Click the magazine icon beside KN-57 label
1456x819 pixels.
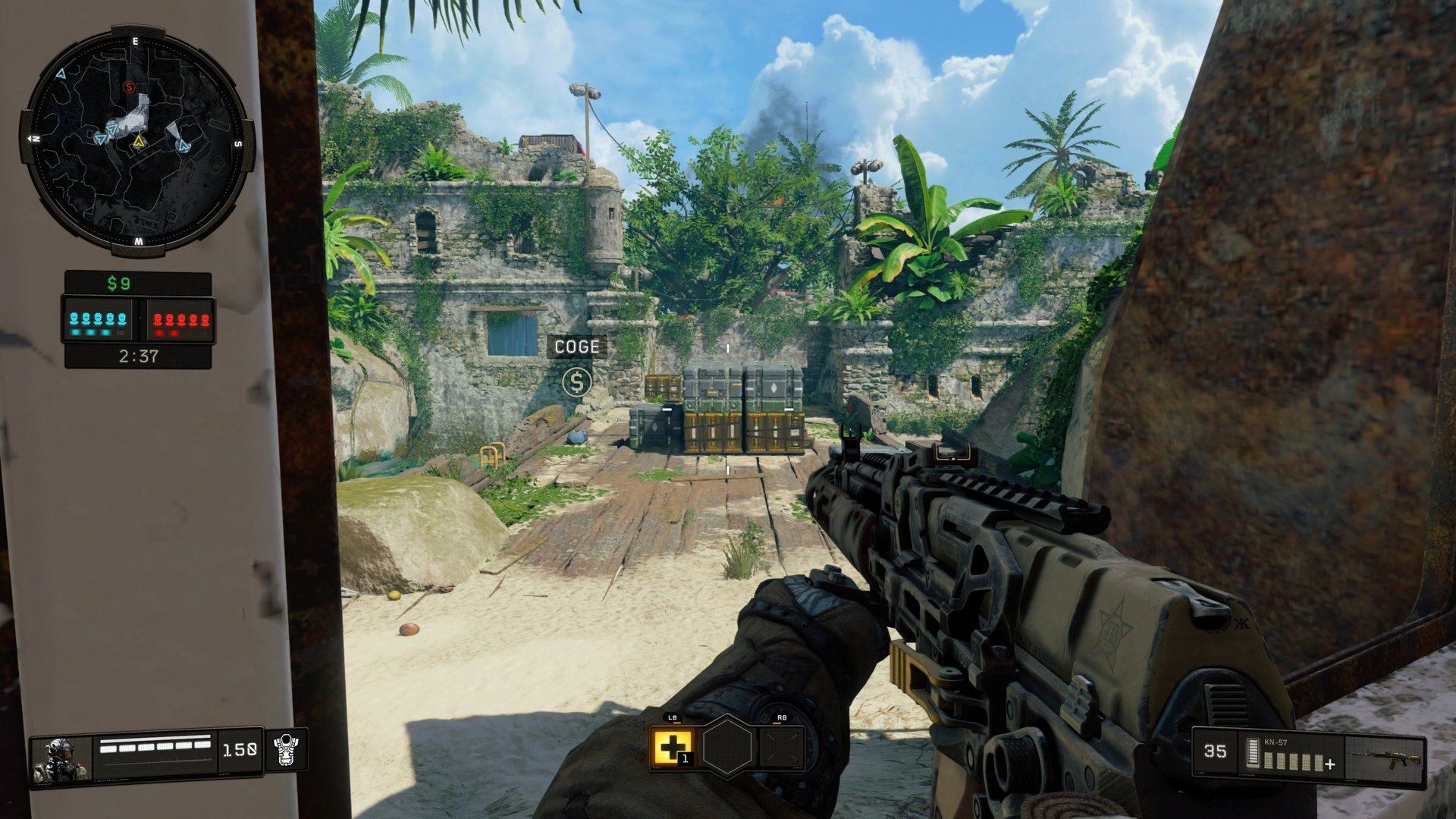coord(1253,752)
